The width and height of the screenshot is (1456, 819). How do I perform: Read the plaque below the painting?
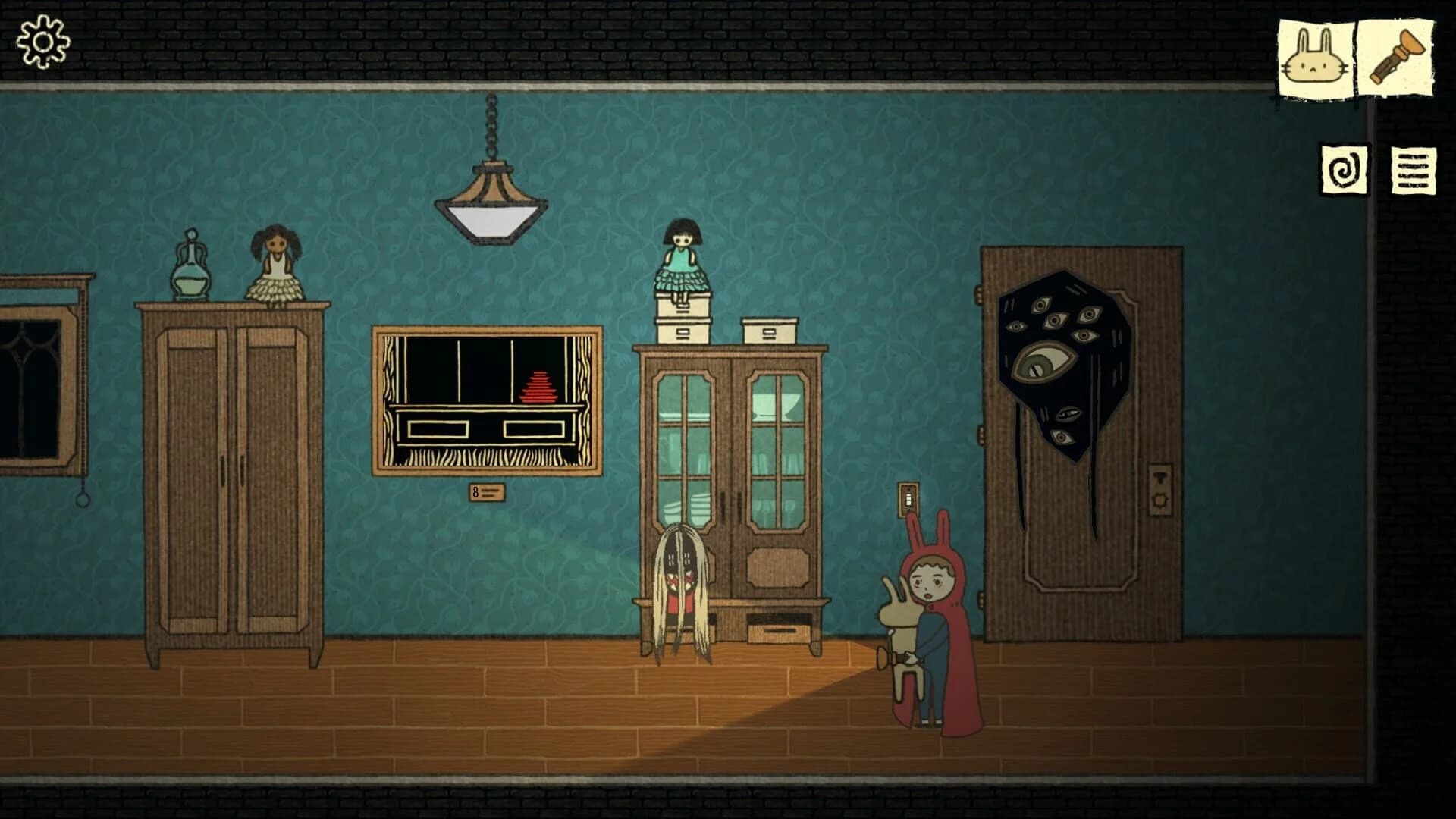pos(485,491)
